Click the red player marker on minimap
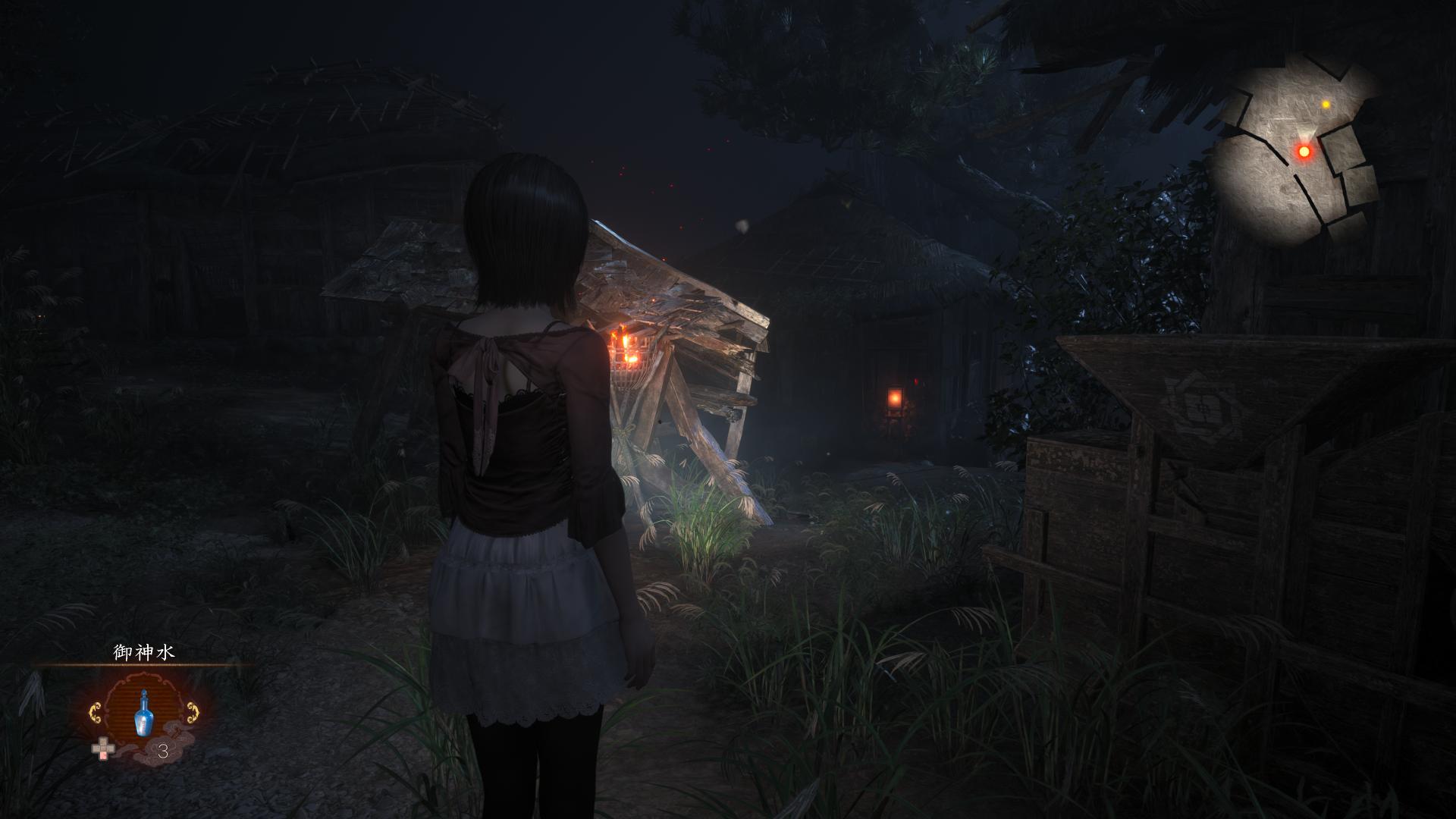The width and height of the screenshot is (1456, 819). [1304, 152]
